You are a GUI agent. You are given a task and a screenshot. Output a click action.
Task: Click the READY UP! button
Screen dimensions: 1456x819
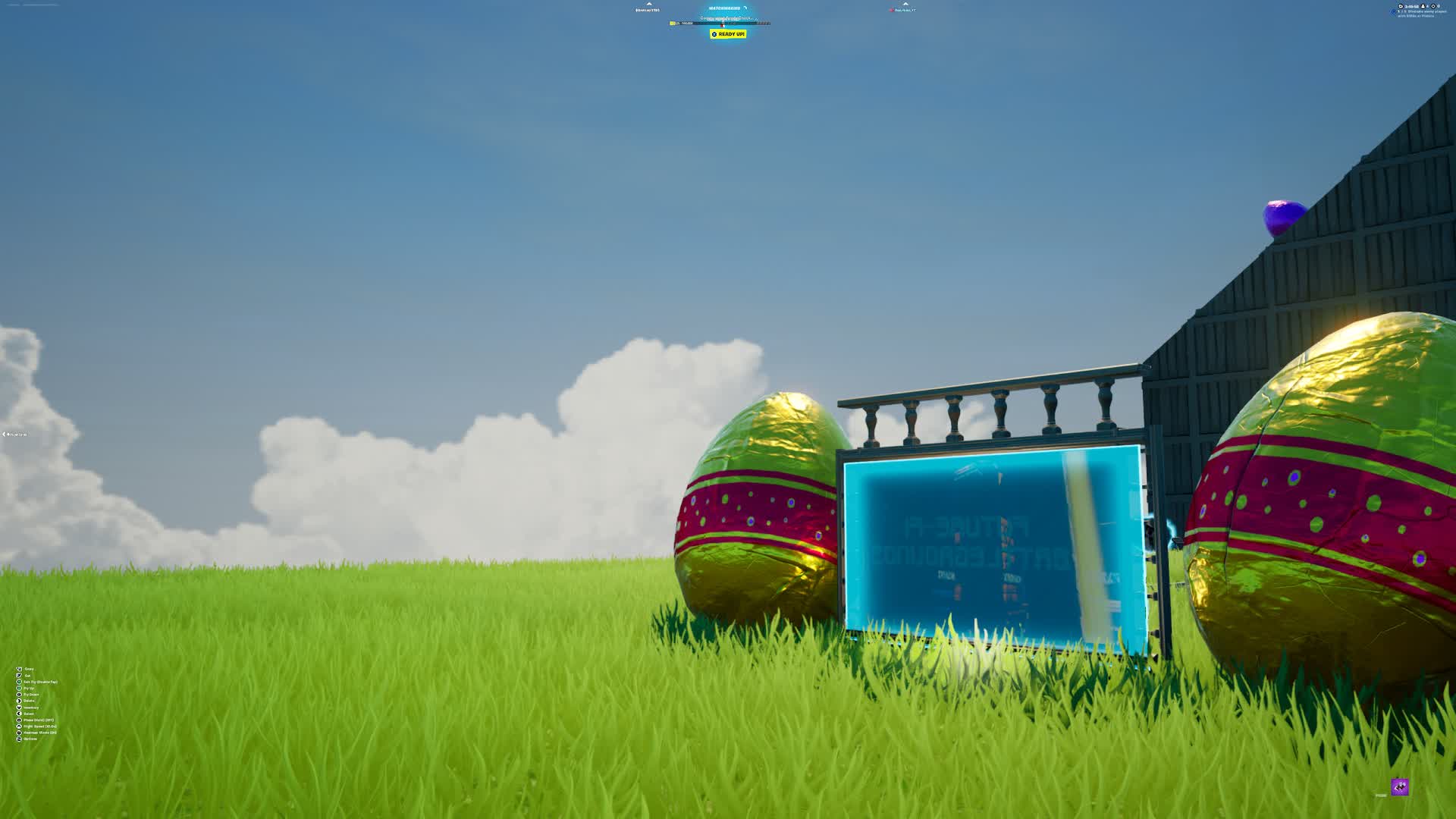pos(730,33)
